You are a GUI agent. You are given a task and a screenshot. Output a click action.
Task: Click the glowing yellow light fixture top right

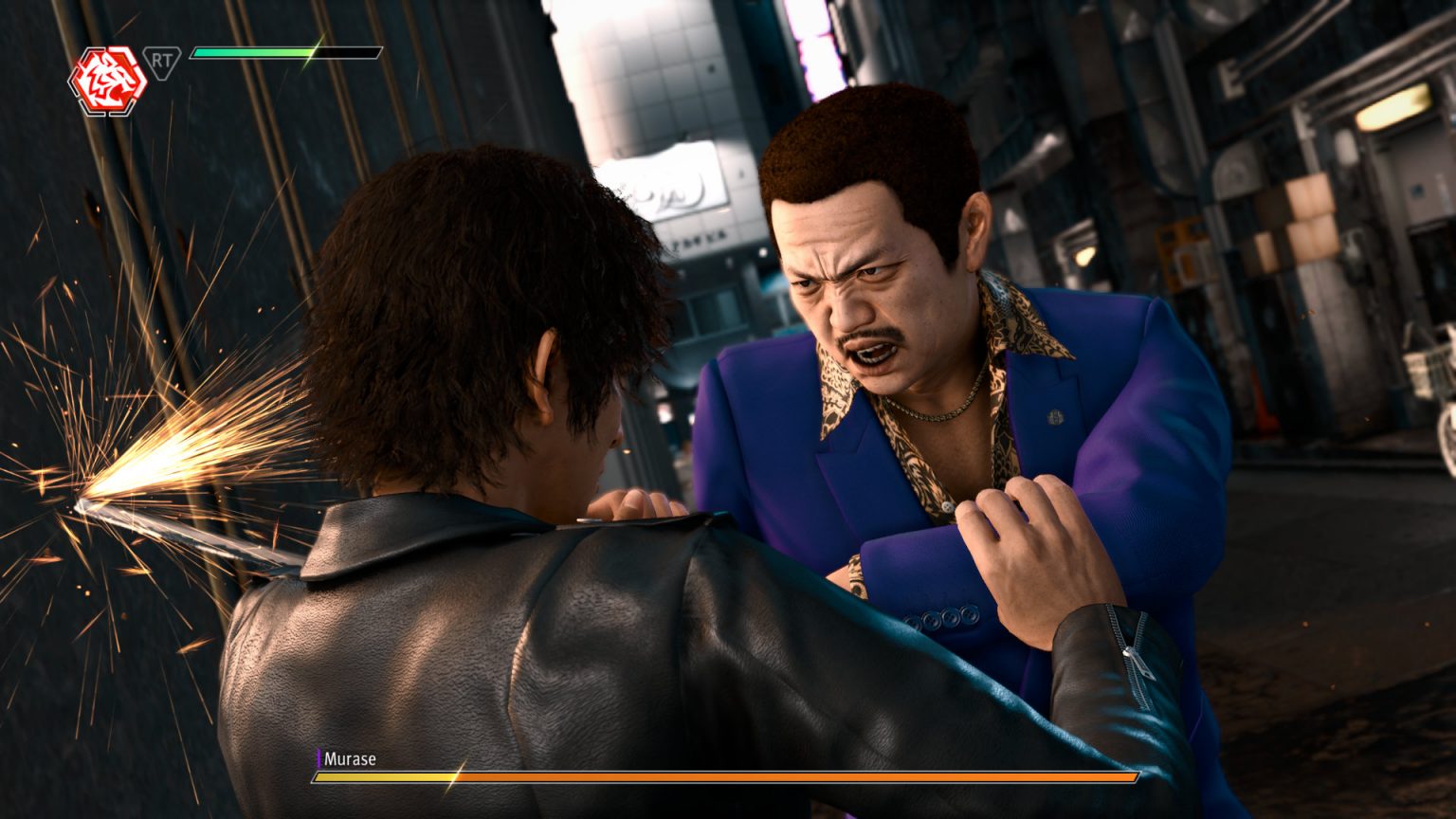pos(1395,105)
